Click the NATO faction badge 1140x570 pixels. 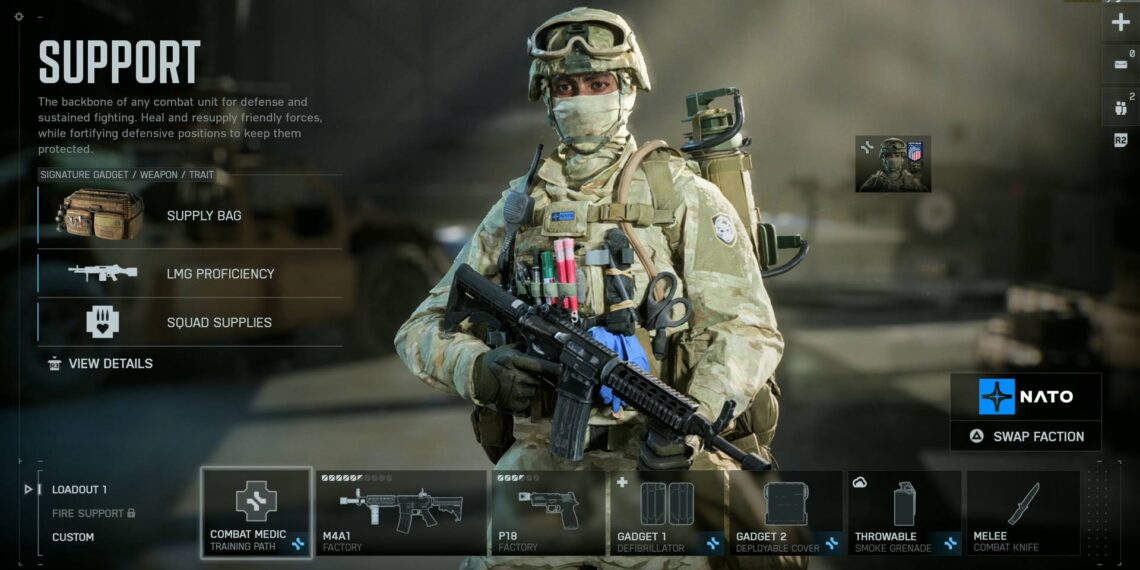coord(1025,397)
